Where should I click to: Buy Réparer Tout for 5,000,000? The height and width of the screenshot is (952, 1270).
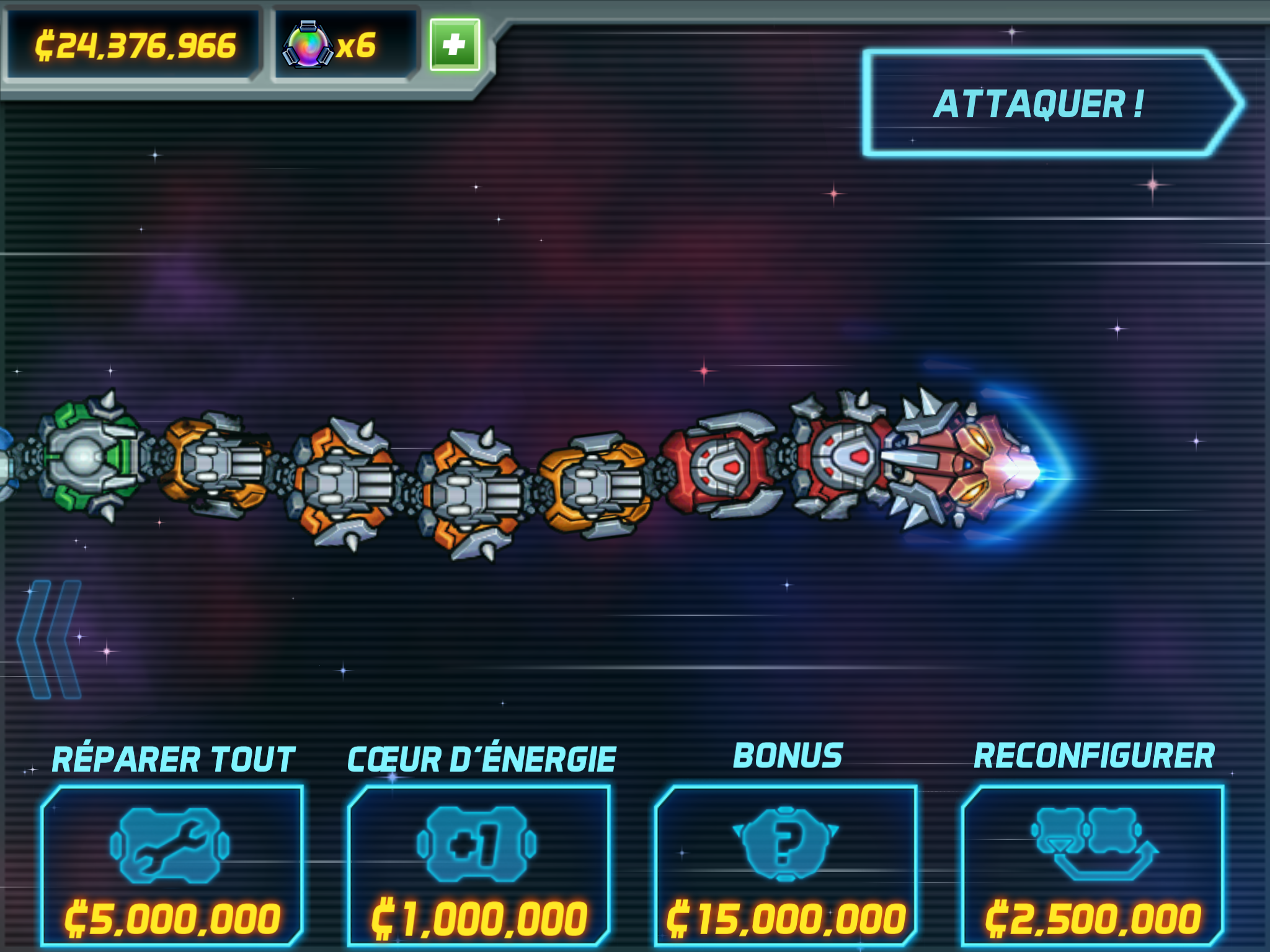tap(172, 865)
